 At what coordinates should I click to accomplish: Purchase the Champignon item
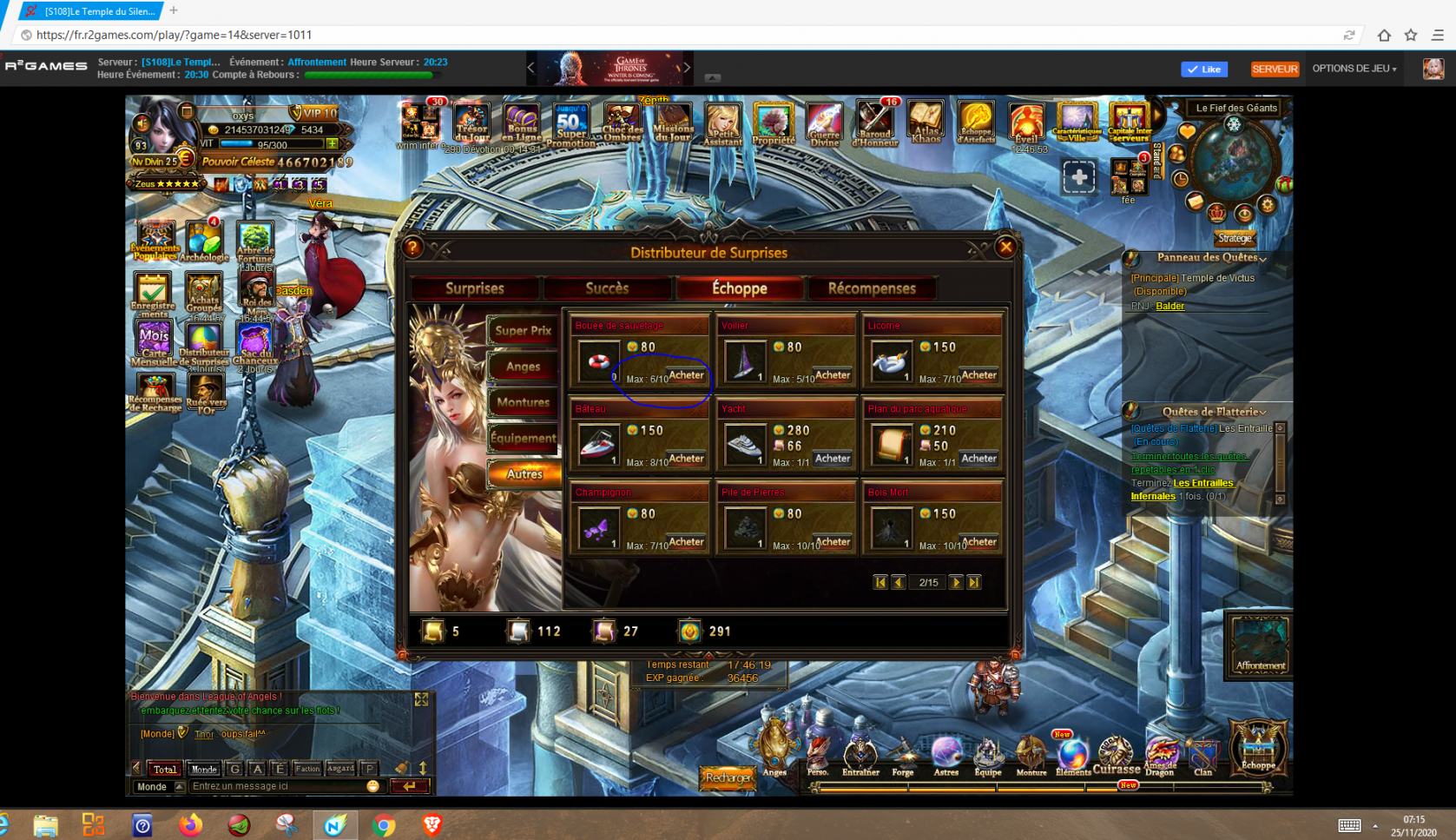pyautogui.click(x=686, y=542)
